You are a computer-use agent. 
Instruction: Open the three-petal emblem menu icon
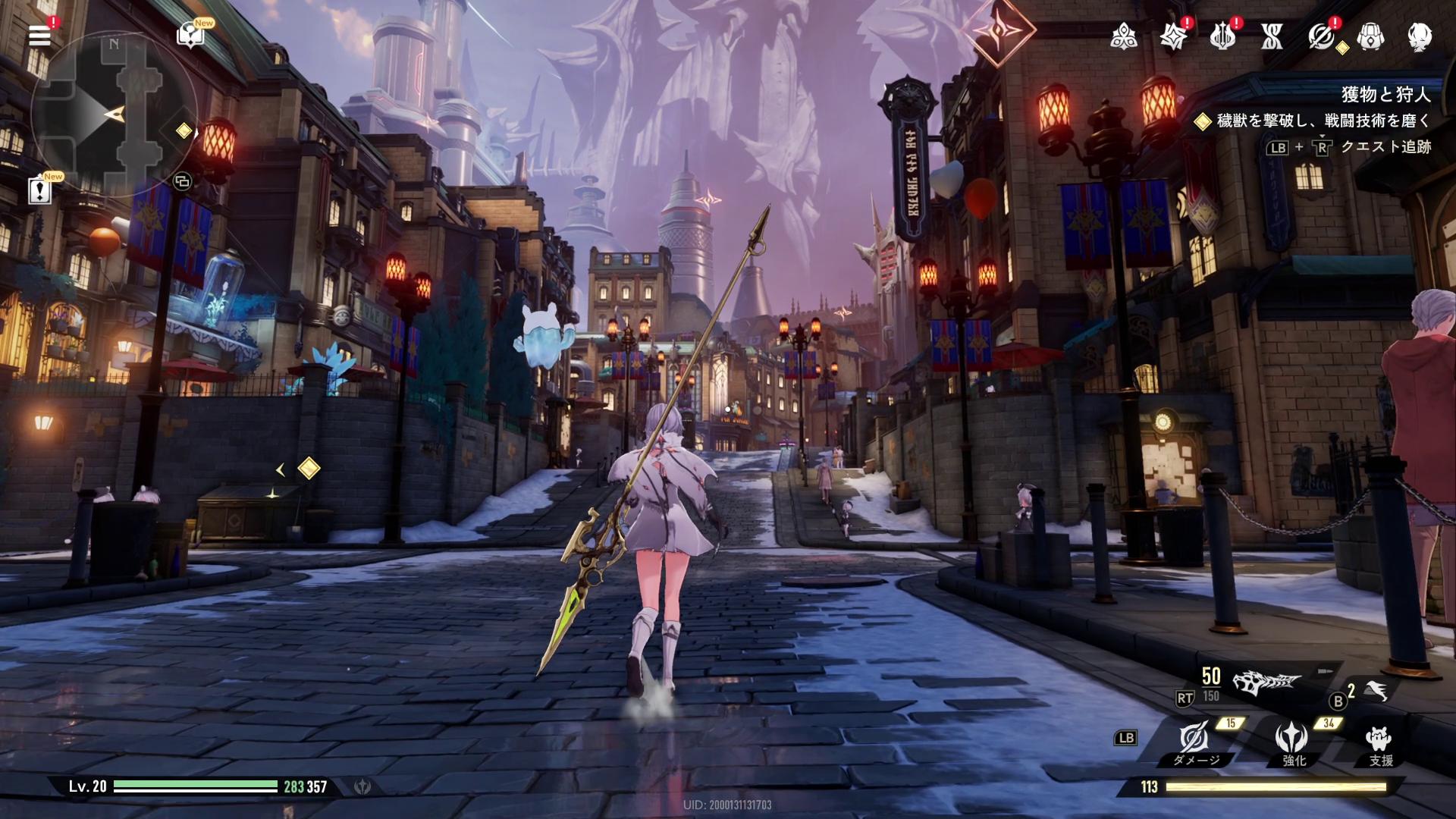pos(1123,36)
